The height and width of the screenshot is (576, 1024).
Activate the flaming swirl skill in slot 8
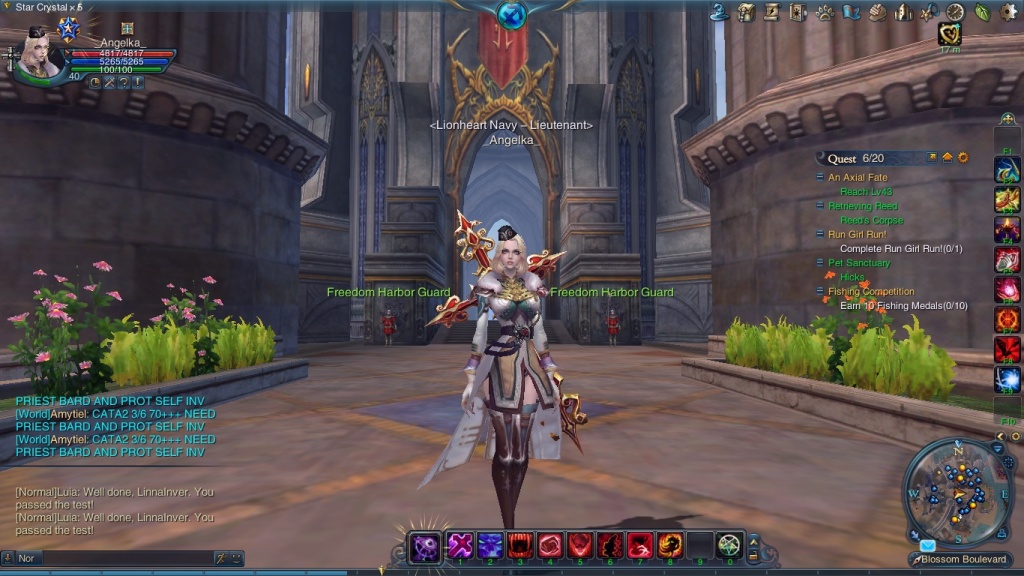[x=670, y=546]
